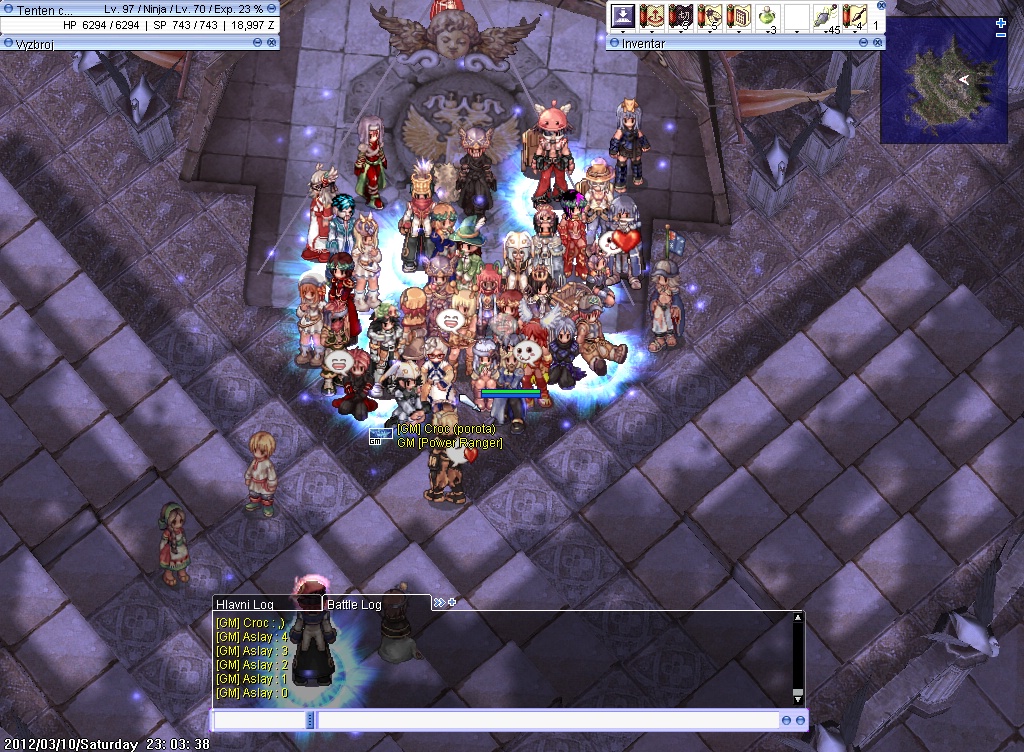The width and height of the screenshot is (1024, 752).
Task: Switch to the Hlavni Log chat tab
Action: [245, 605]
